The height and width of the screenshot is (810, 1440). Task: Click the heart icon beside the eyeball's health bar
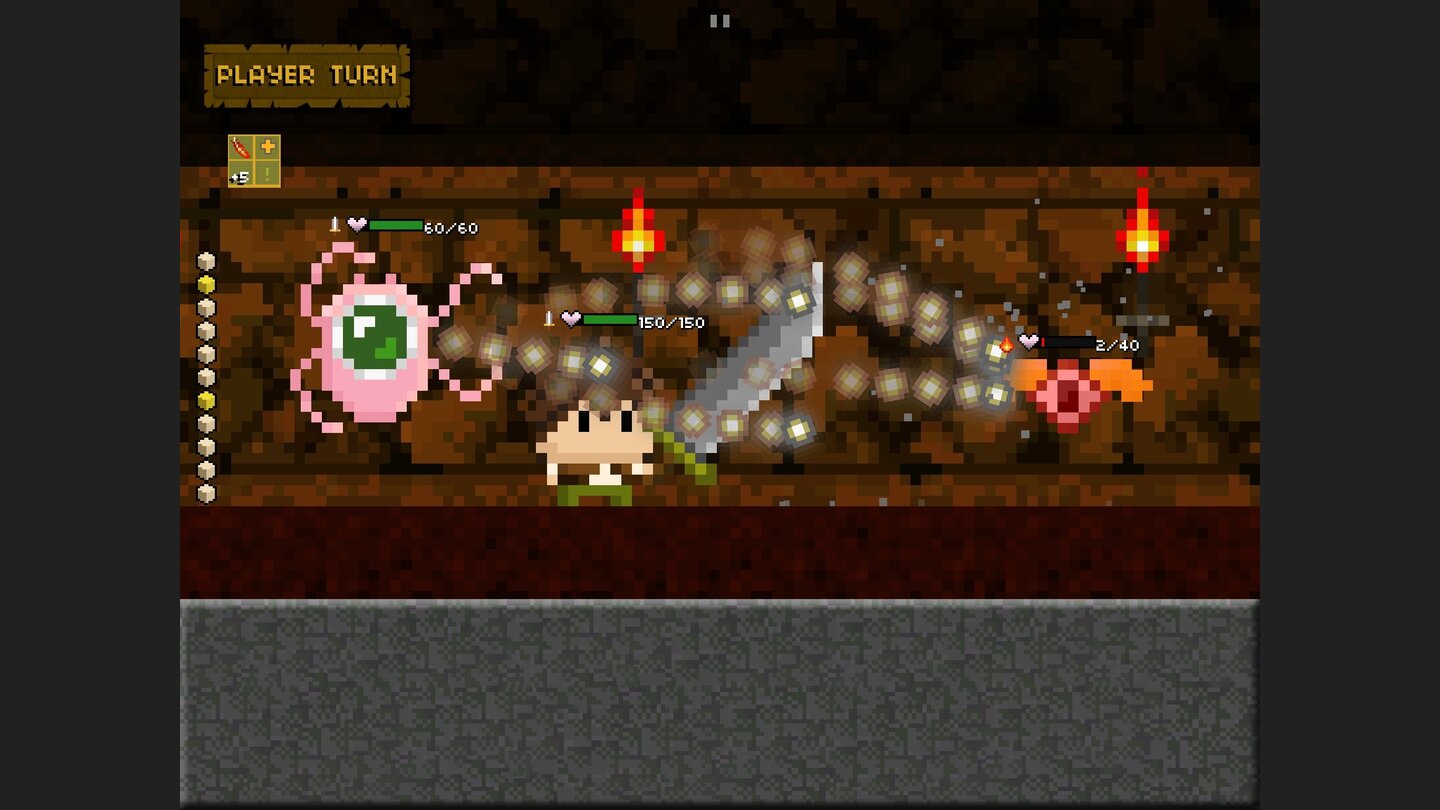pyautogui.click(x=356, y=225)
